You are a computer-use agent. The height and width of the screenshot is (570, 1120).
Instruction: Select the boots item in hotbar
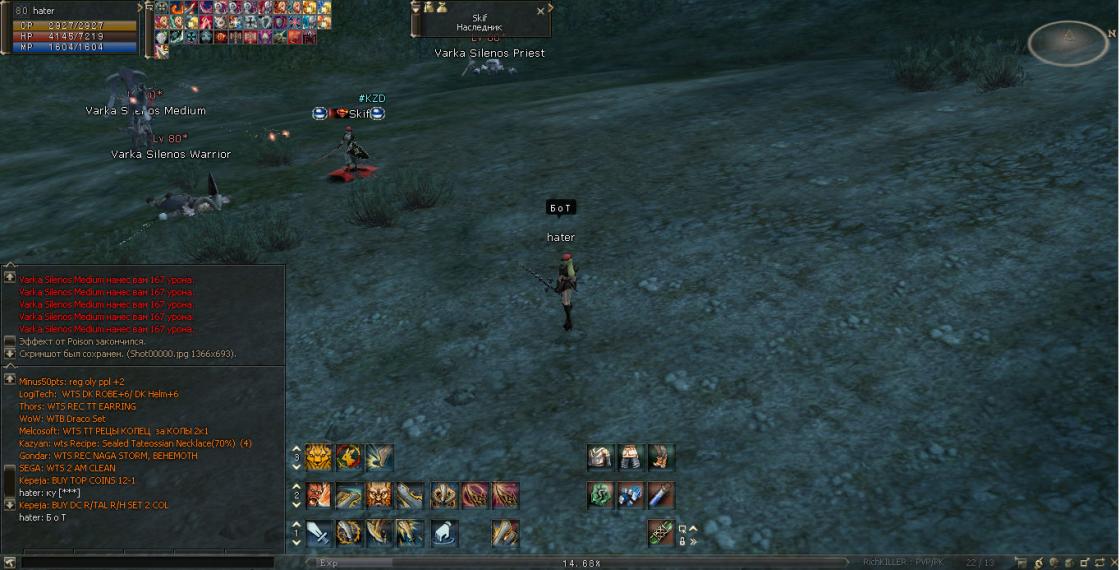660,458
